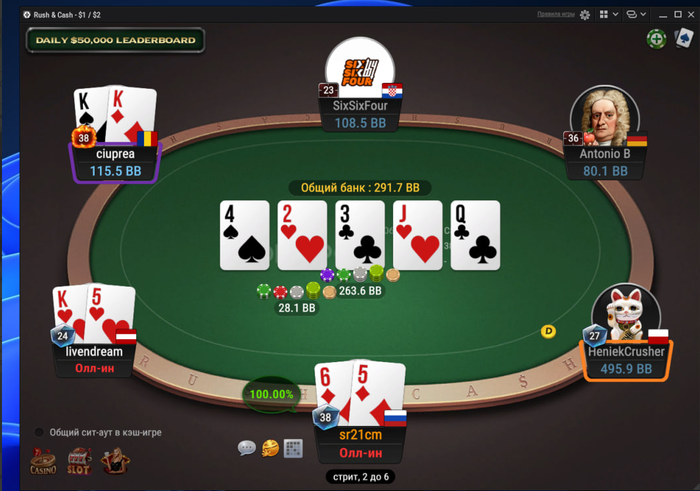This screenshot has height=491, width=700.
Task: Add chips with the green plus chip
Action: [x=656, y=39]
